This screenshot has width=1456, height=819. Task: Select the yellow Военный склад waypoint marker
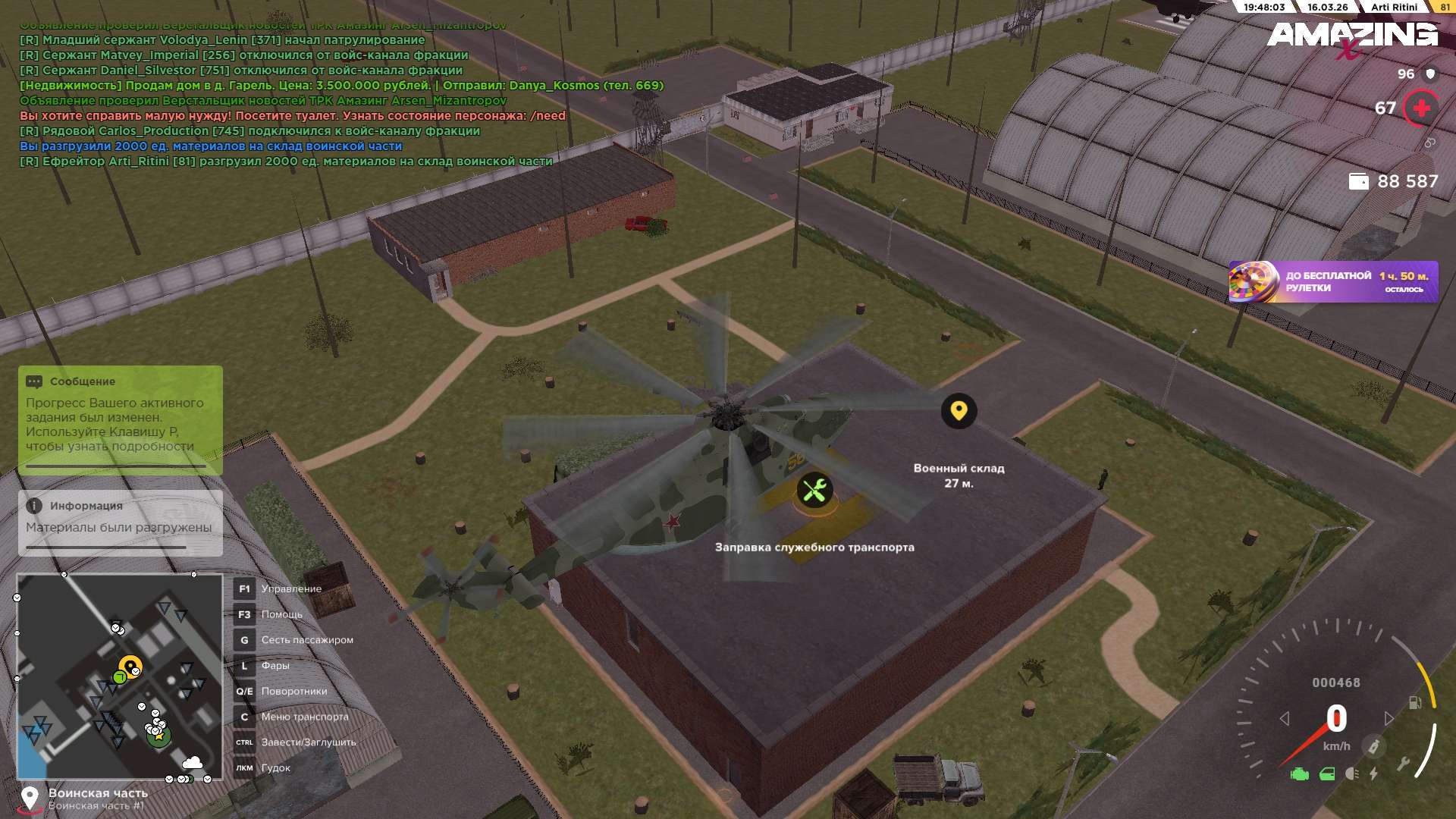[x=959, y=411]
